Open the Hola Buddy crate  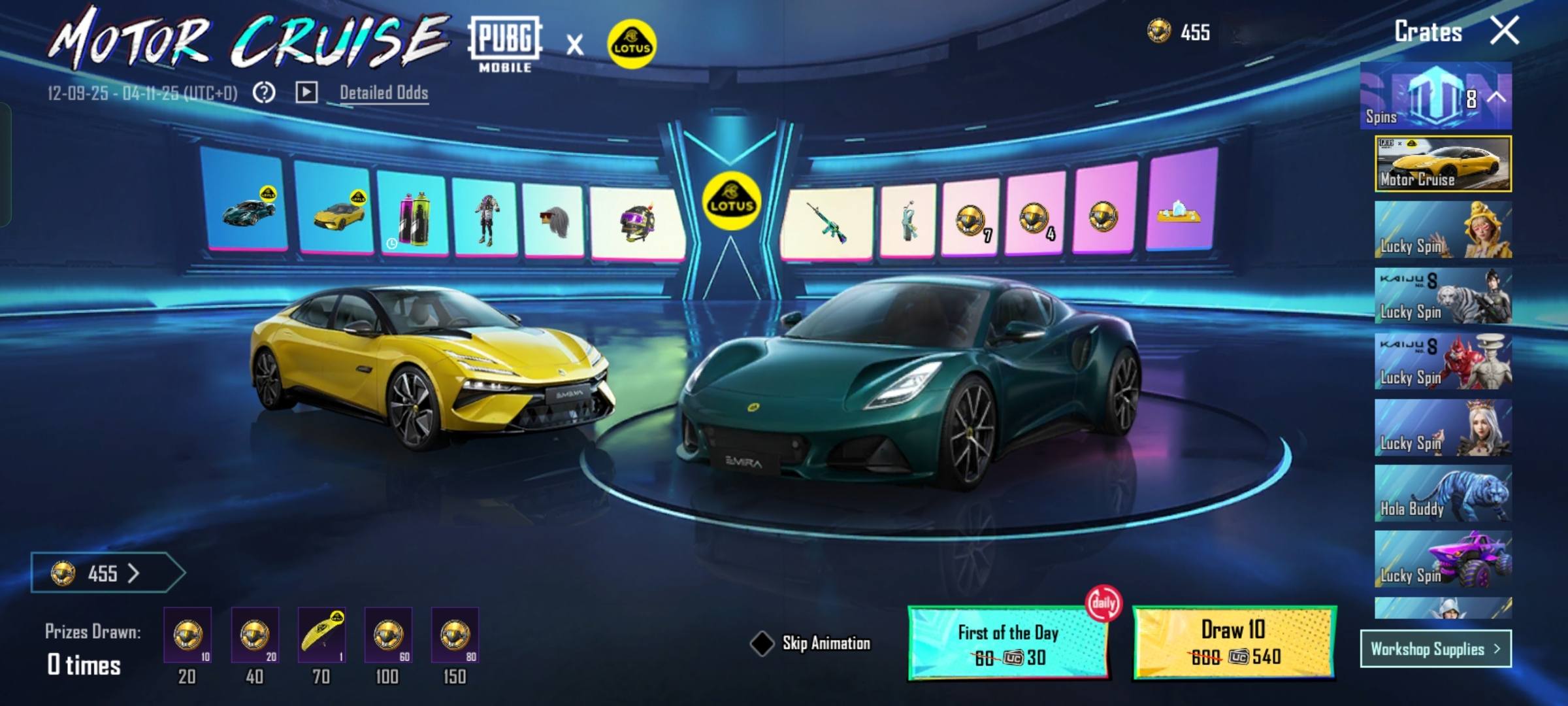point(1443,494)
